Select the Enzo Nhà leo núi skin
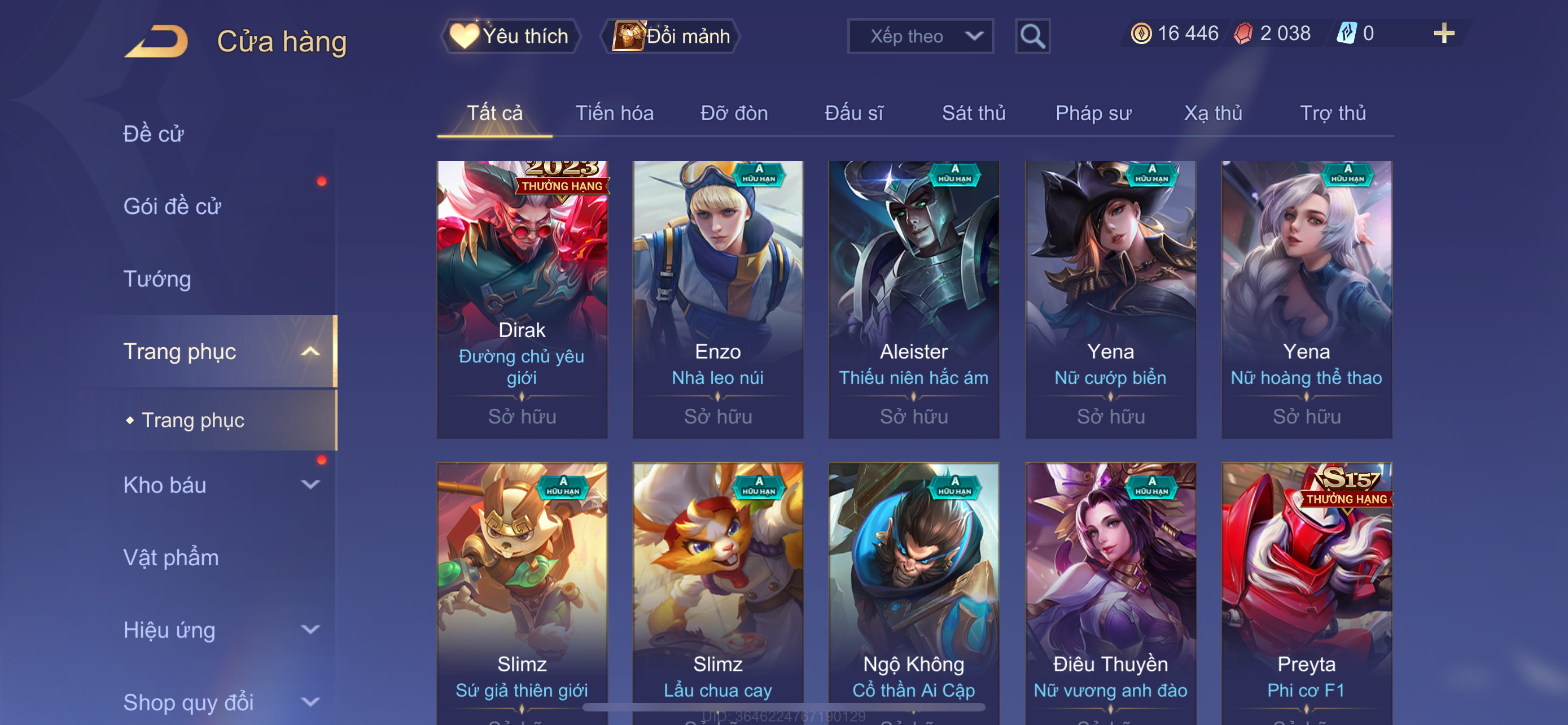Image resolution: width=1568 pixels, height=725 pixels. tap(717, 299)
